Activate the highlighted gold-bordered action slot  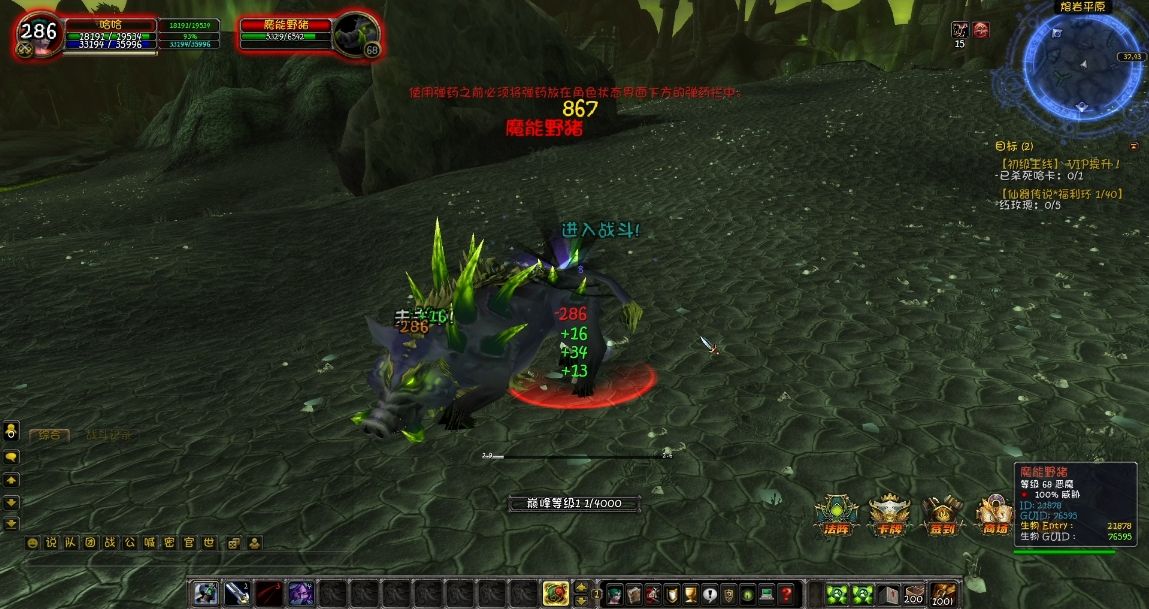(x=555, y=593)
